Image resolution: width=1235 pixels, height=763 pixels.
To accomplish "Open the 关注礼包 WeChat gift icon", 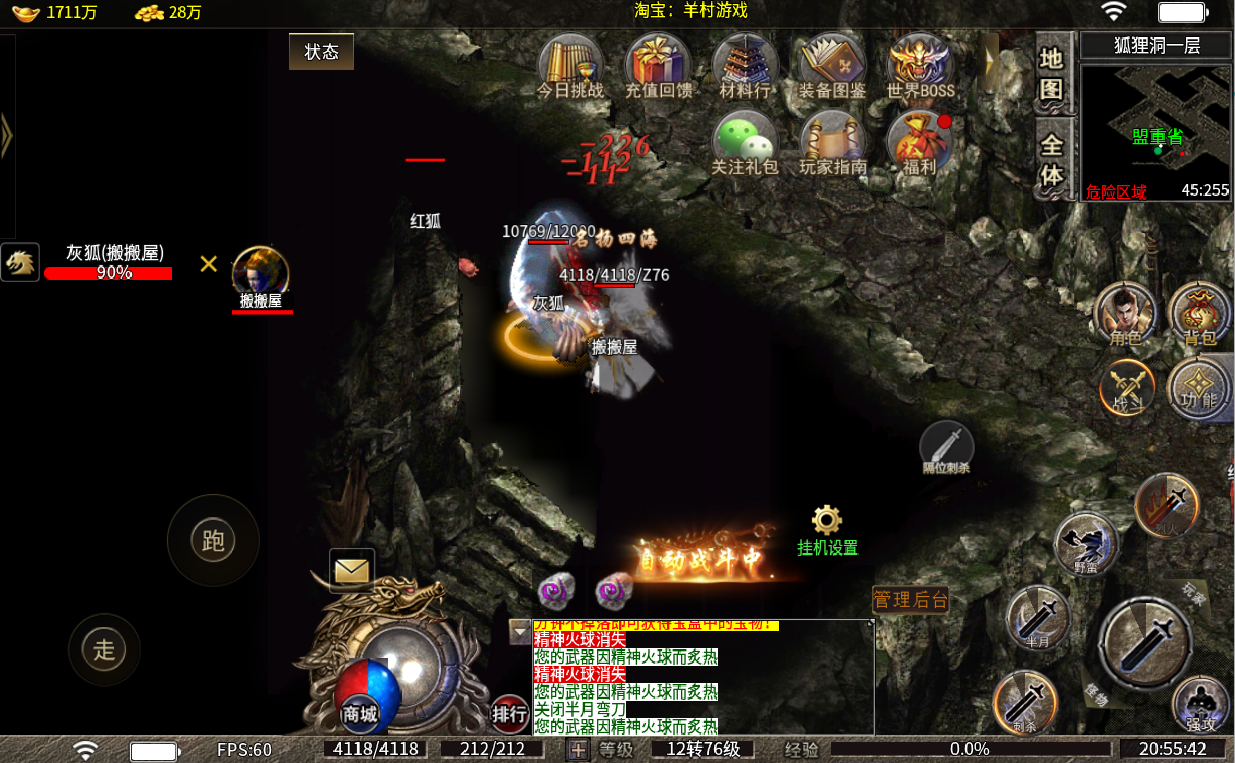I will click(x=744, y=143).
